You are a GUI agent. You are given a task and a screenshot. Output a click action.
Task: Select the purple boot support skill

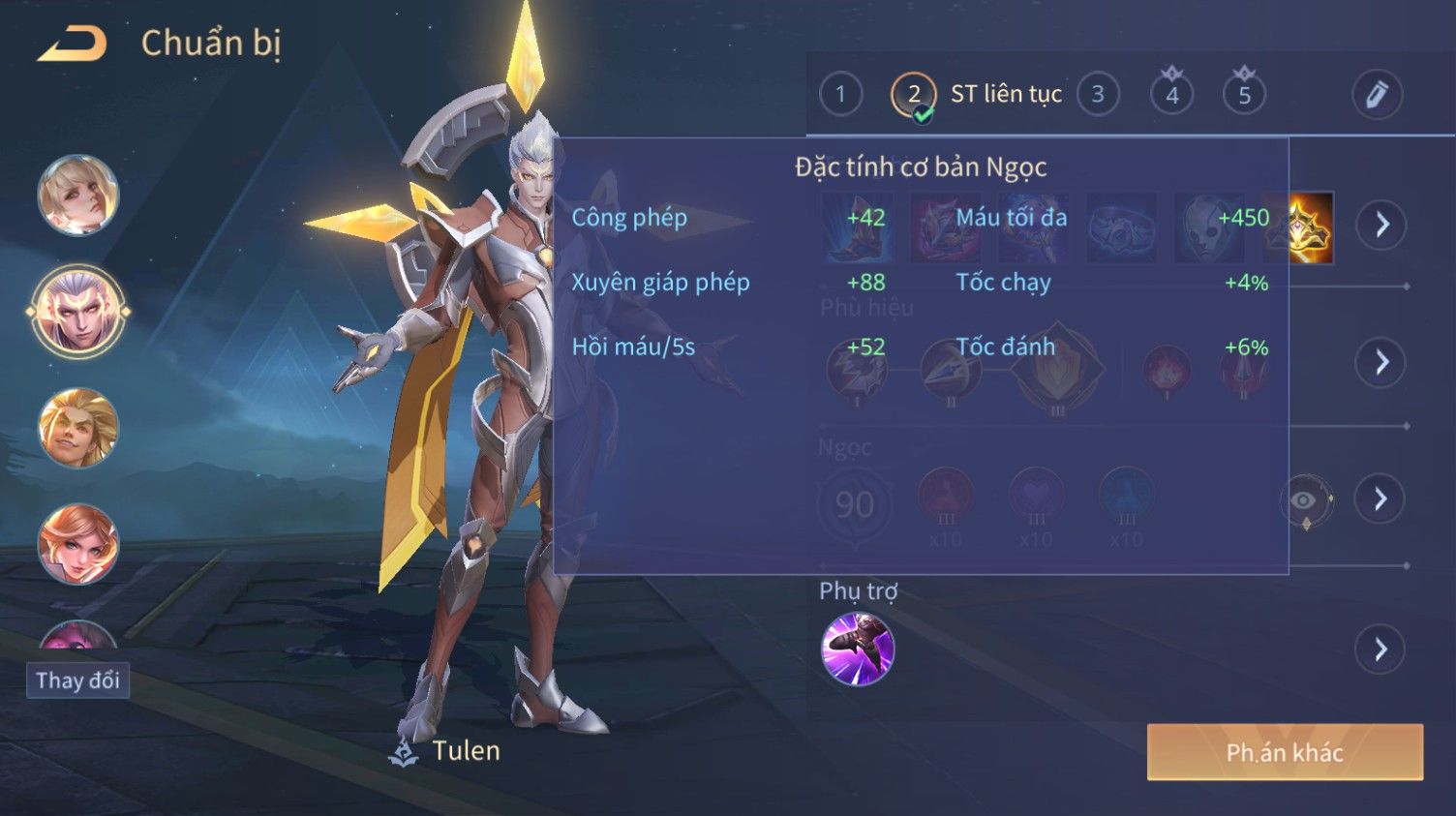[x=858, y=650]
